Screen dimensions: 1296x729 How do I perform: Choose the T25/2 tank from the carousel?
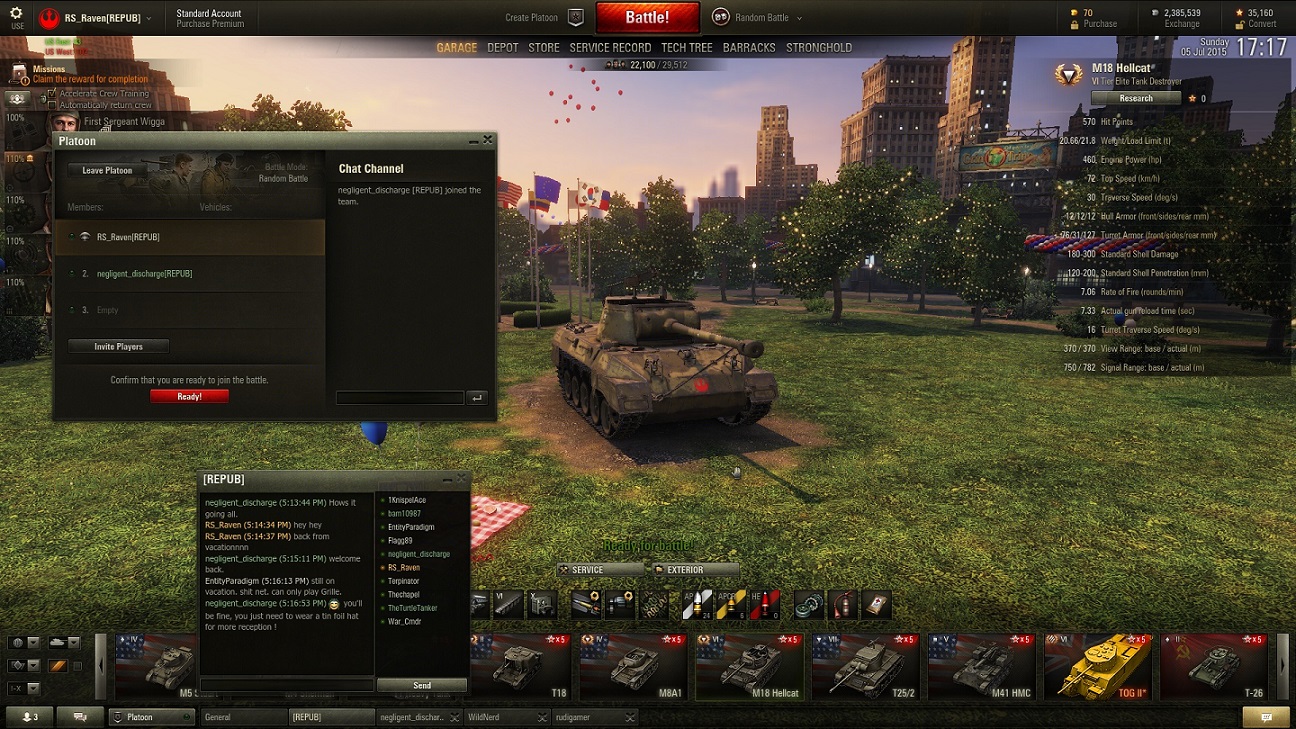pos(865,665)
